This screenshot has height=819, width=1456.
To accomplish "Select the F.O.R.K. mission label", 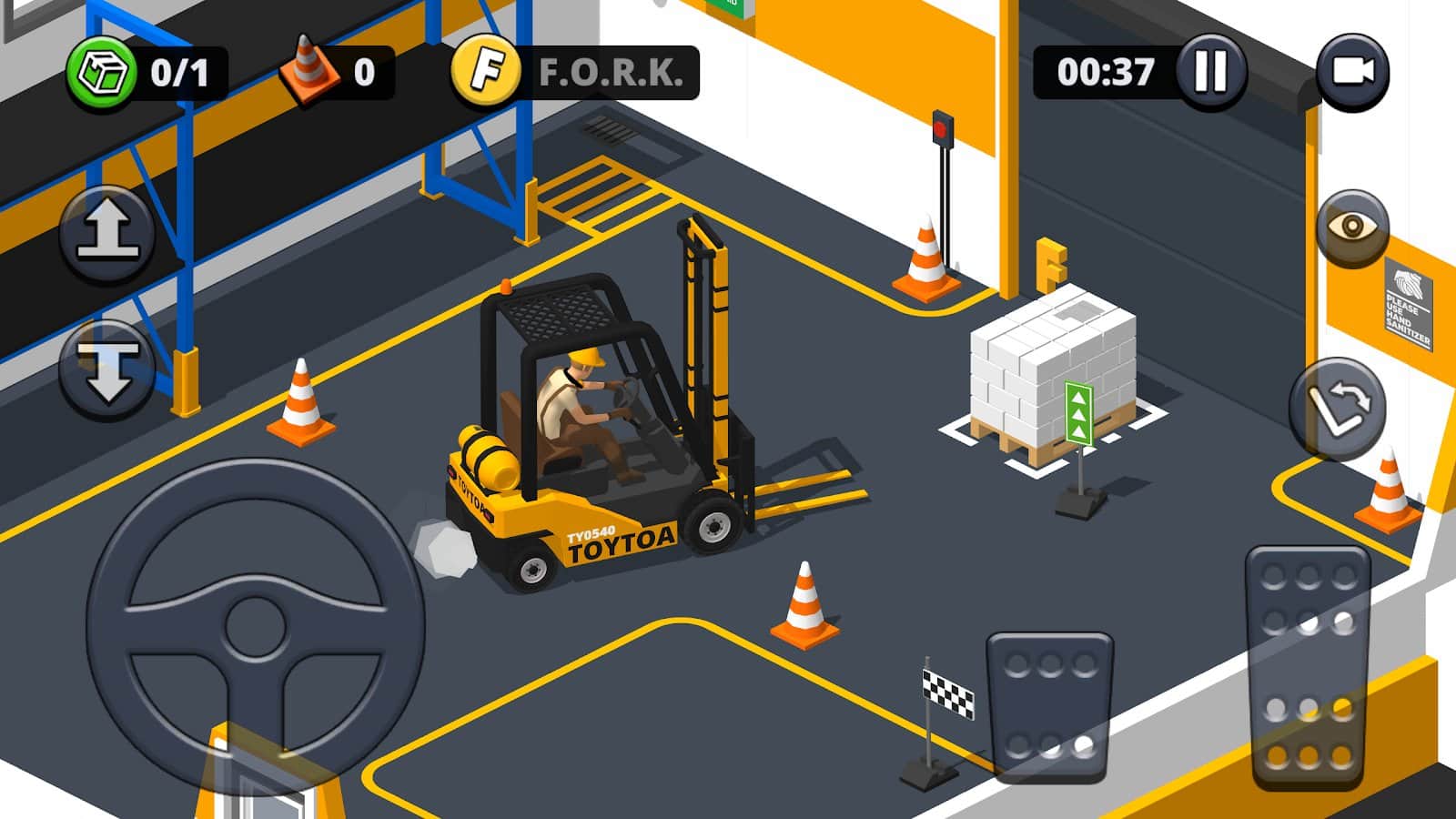I will pyautogui.click(x=608, y=71).
